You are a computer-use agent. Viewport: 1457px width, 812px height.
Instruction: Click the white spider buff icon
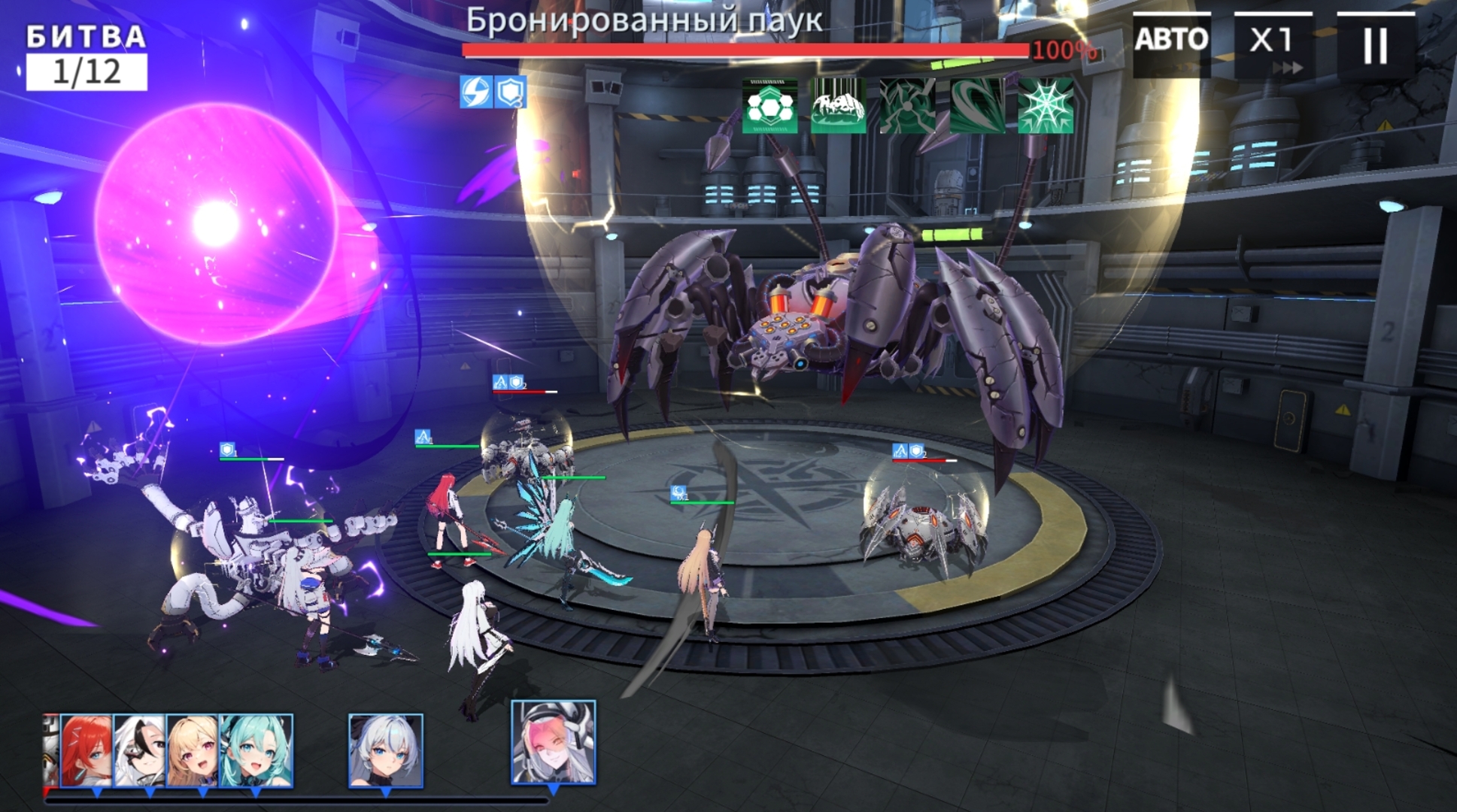[x=839, y=105]
